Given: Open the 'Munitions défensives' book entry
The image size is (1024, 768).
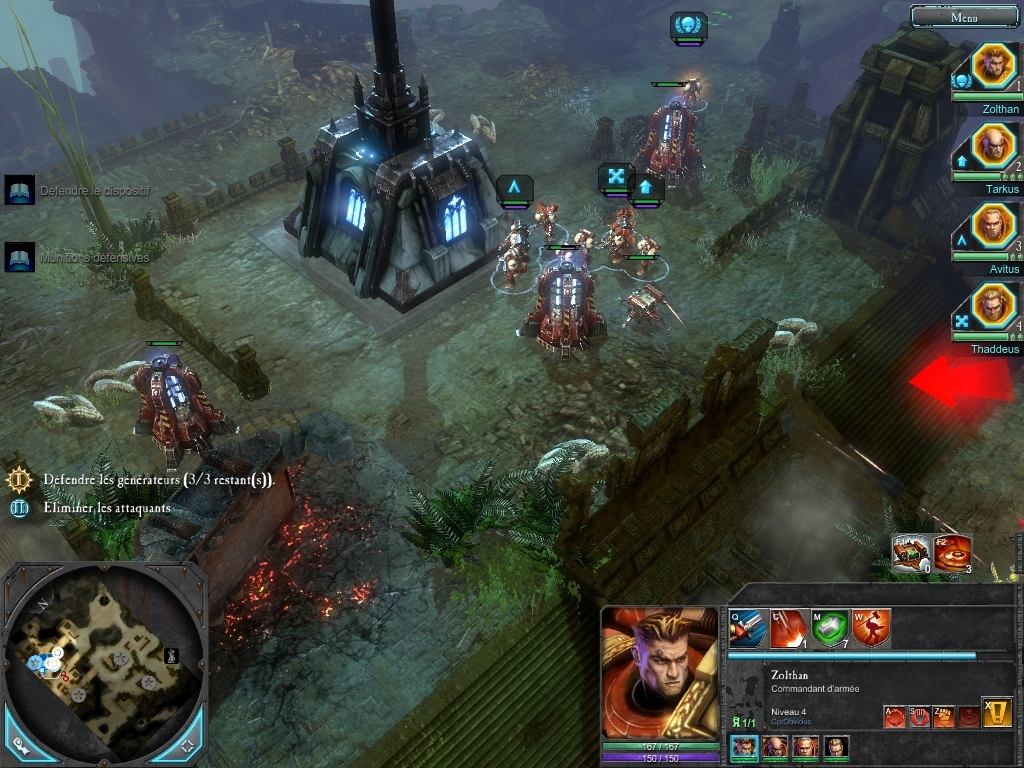Looking at the screenshot, I should [20, 257].
